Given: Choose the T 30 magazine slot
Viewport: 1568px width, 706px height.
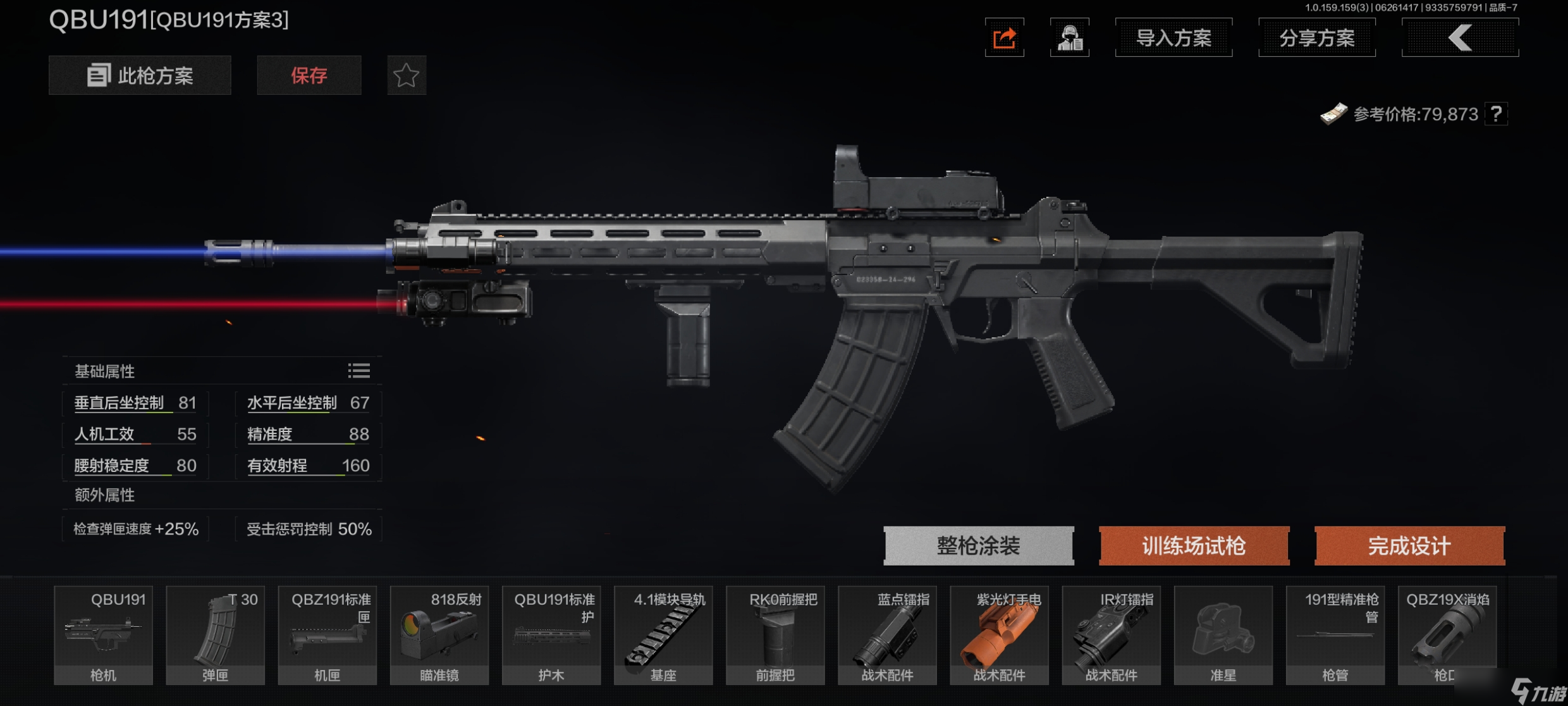Looking at the screenshot, I should pos(215,635).
